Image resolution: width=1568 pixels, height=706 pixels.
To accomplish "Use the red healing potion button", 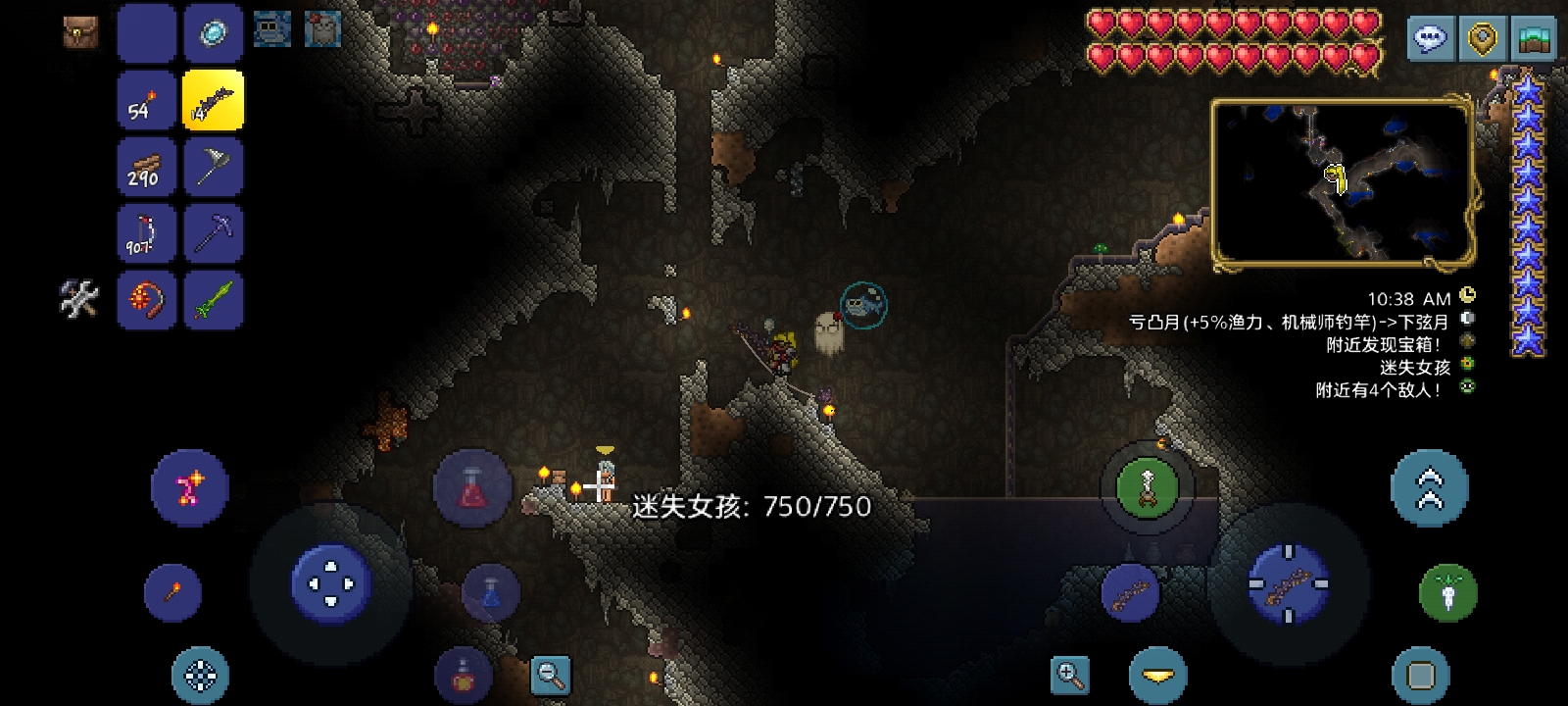I will 472,487.
